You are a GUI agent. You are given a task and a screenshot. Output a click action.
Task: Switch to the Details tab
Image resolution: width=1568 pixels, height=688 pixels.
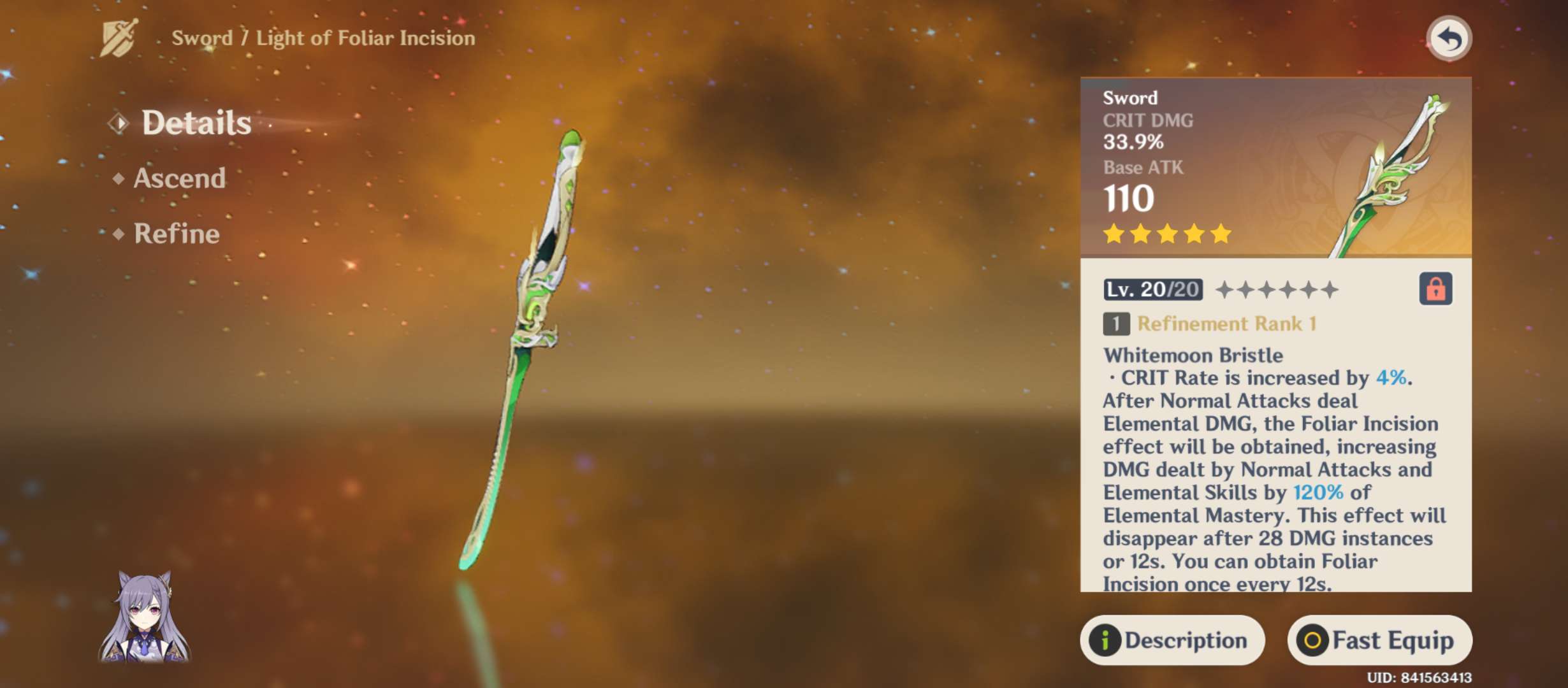click(x=196, y=122)
